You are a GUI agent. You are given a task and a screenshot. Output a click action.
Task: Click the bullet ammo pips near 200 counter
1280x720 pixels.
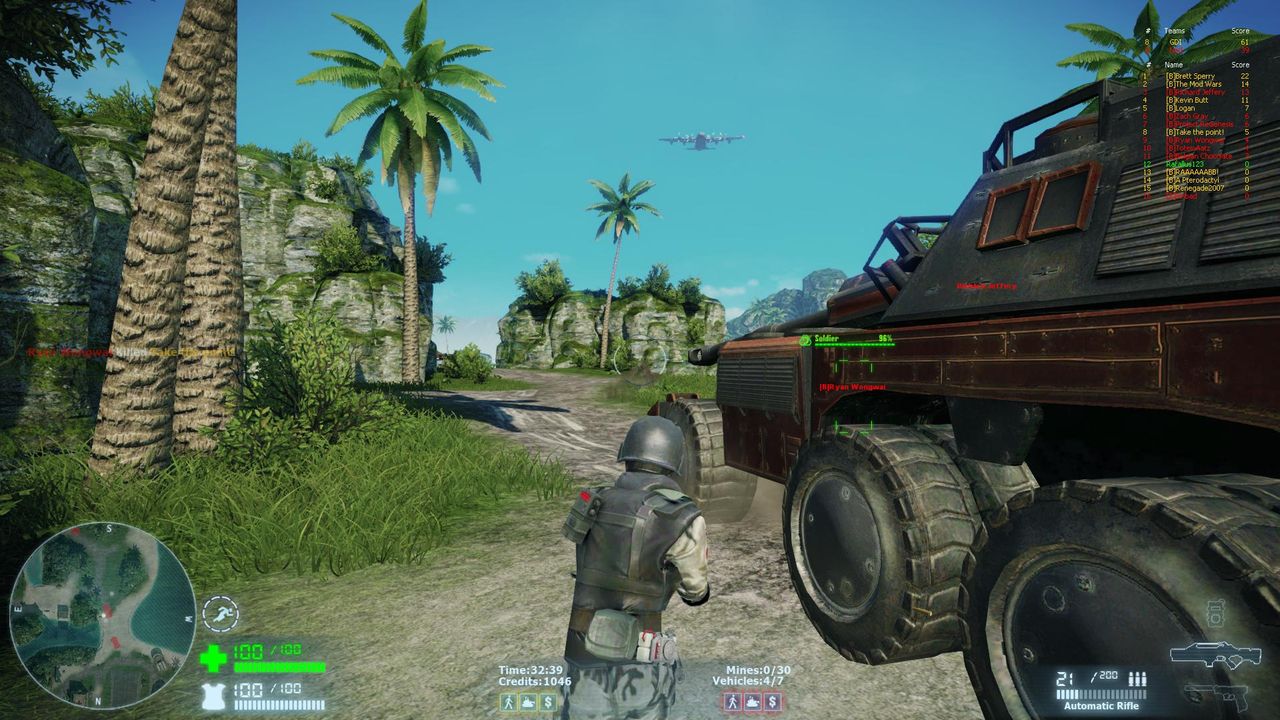(1137, 679)
